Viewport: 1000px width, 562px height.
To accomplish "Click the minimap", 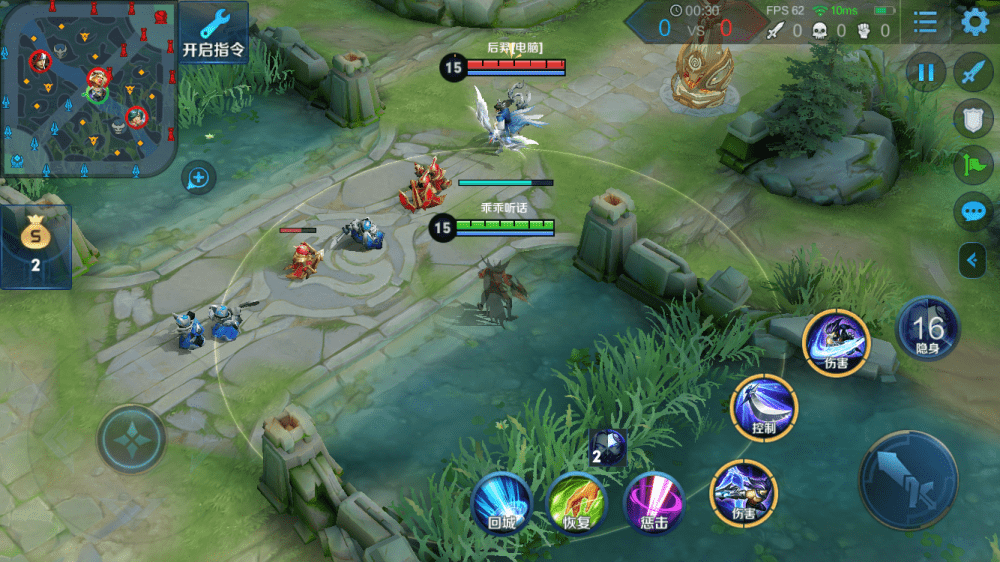I will pyautogui.click(x=89, y=88).
